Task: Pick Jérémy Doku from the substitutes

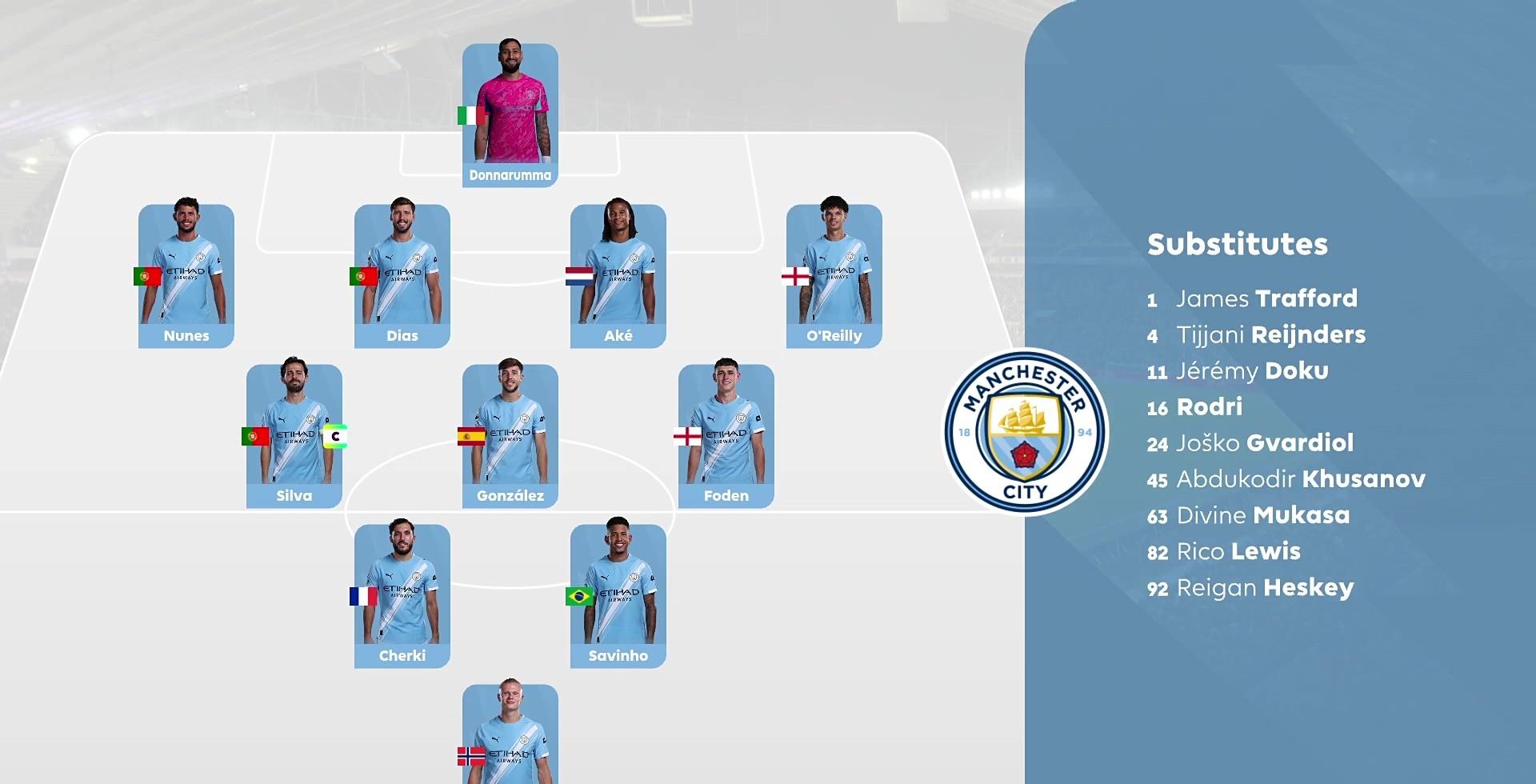Action: [1252, 370]
